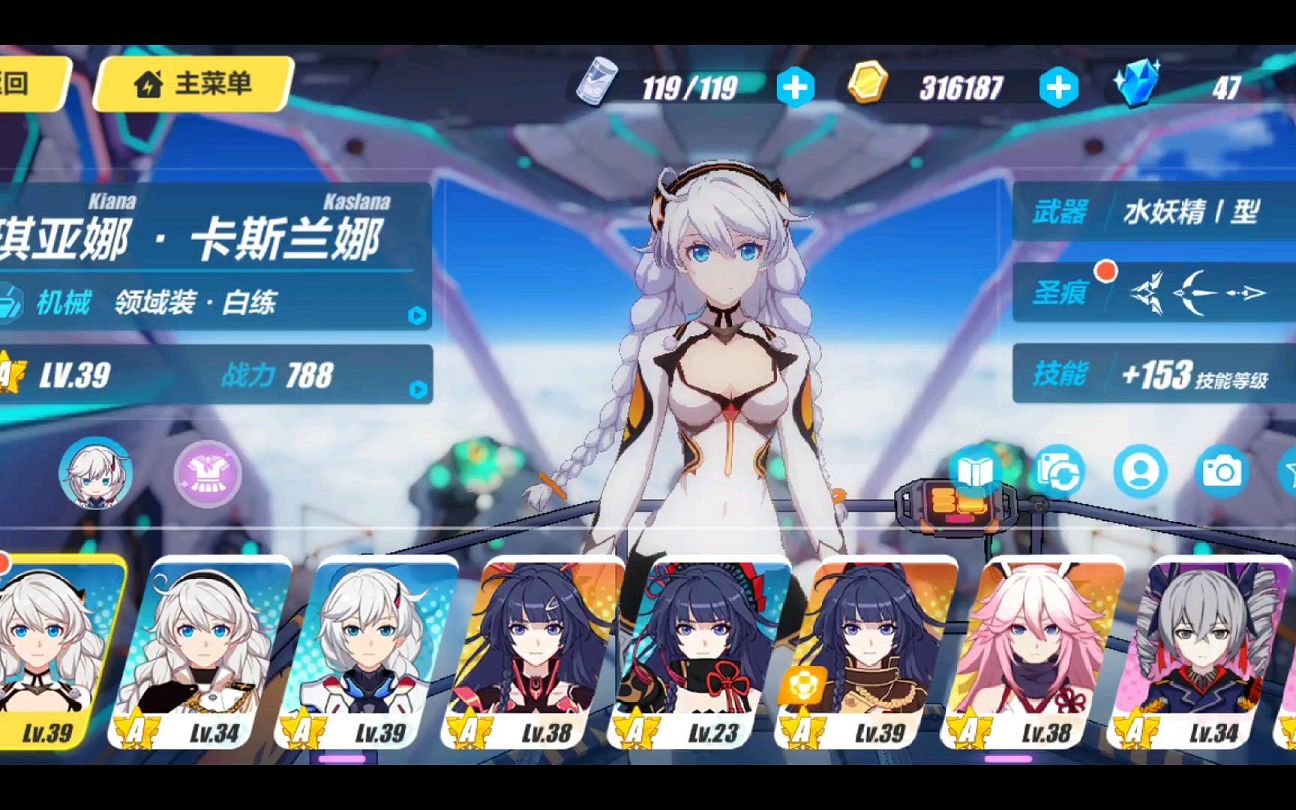This screenshot has width=1296, height=810.
Task: Open the purple outfit wardrobe icon
Action: click(208, 471)
